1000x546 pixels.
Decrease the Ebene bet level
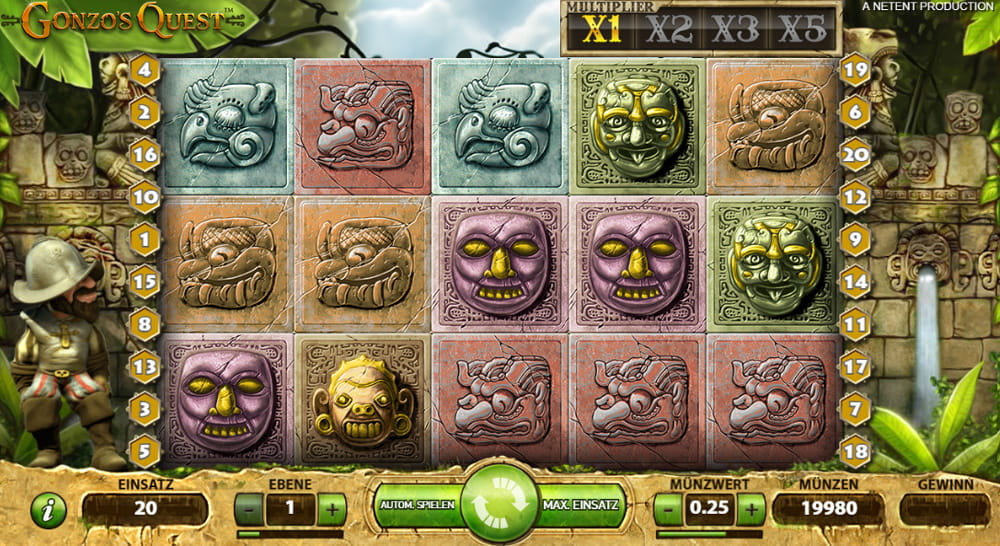point(249,509)
